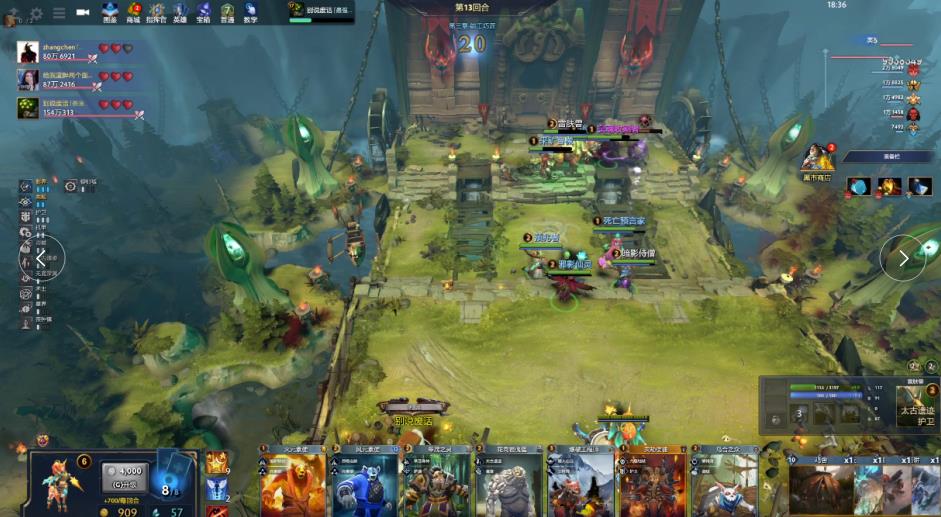Open the 图鉴 codex menu
The height and width of the screenshot is (517, 941).
click(110, 12)
